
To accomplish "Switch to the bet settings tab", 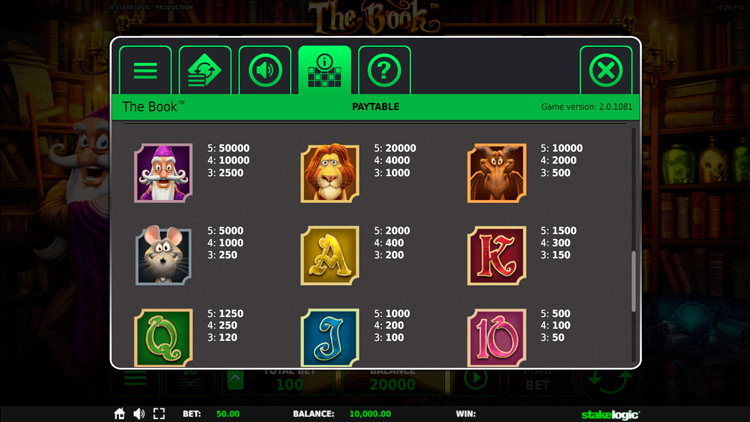I will pyautogui.click(x=205, y=71).
